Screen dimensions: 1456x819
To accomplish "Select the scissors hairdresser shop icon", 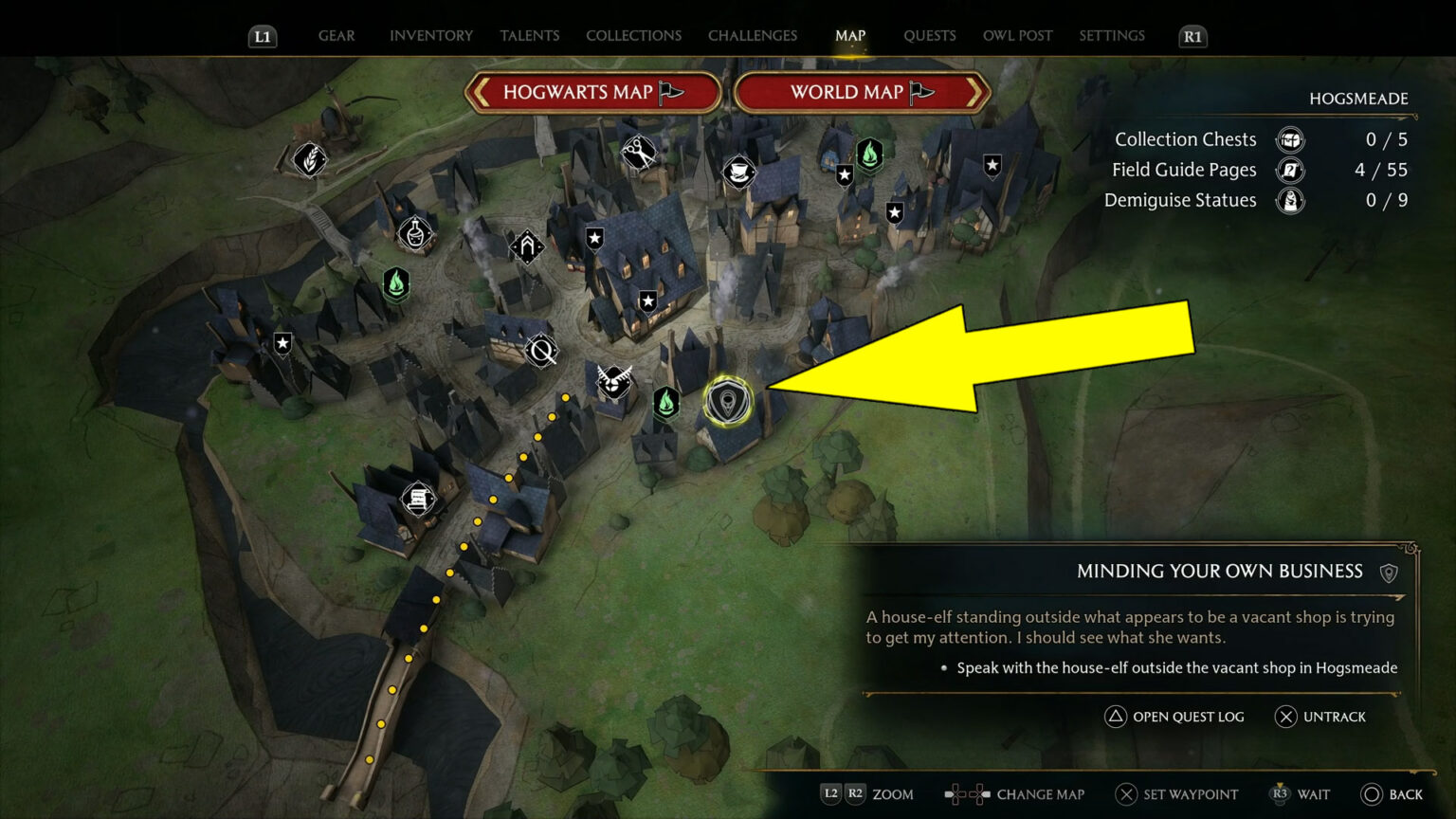I will pyautogui.click(x=637, y=152).
